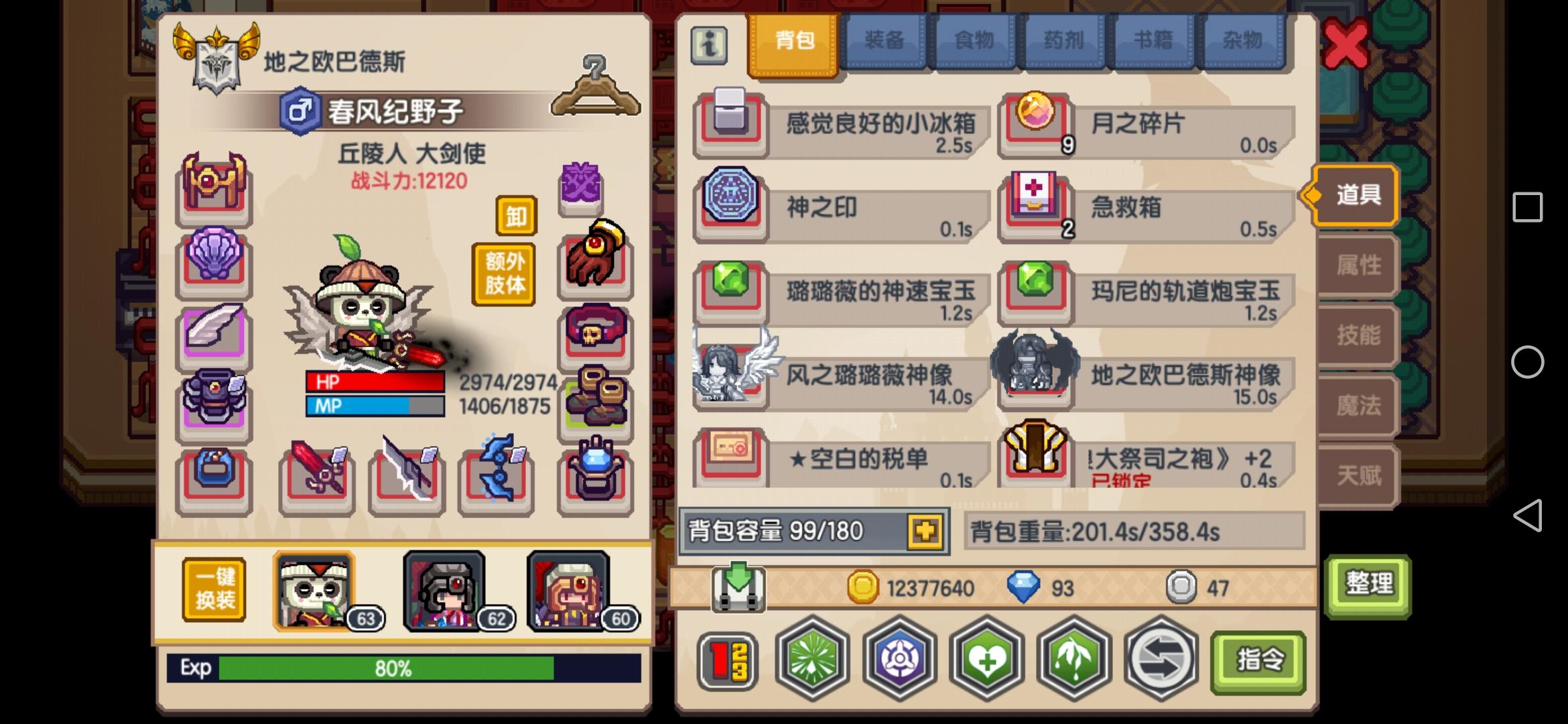Select the 月之碎片 moon fragment item
The height and width of the screenshot is (724, 1568).
(1035, 123)
